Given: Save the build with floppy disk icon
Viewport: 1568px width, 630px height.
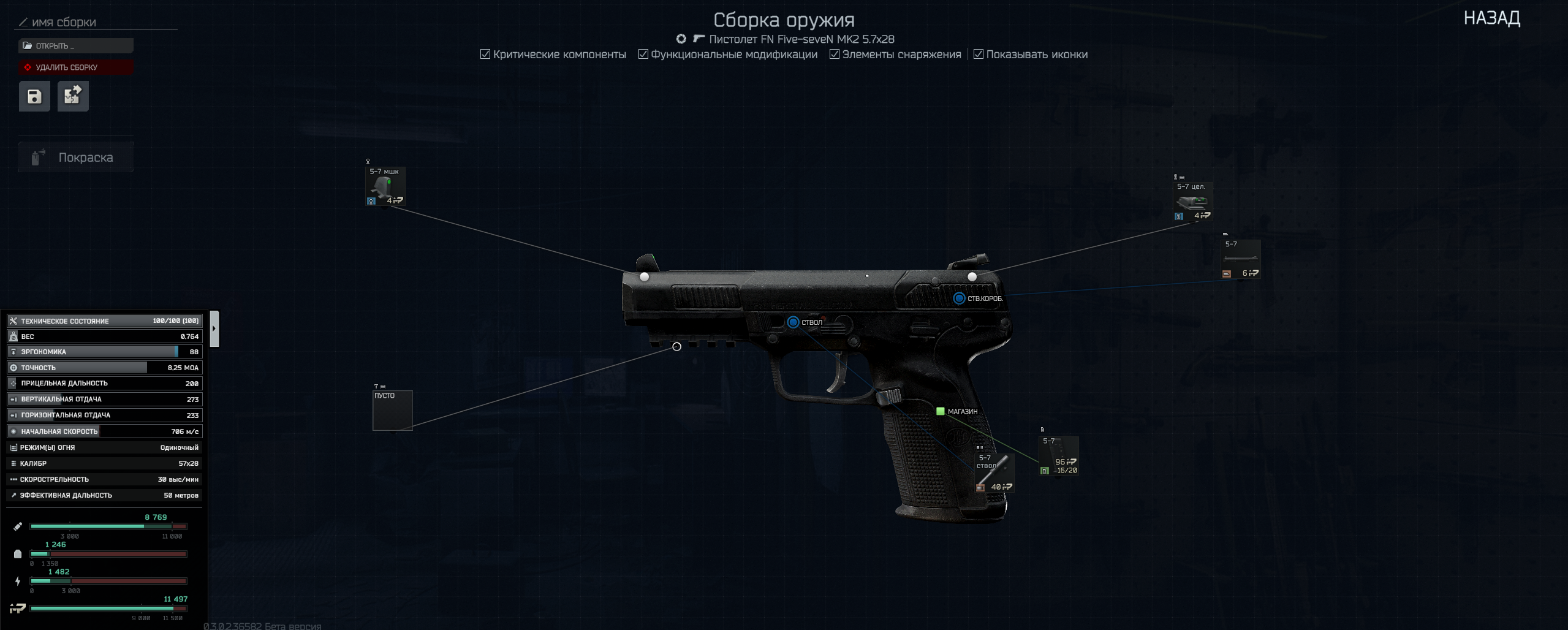Looking at the screenshot, I should point(34,96).
